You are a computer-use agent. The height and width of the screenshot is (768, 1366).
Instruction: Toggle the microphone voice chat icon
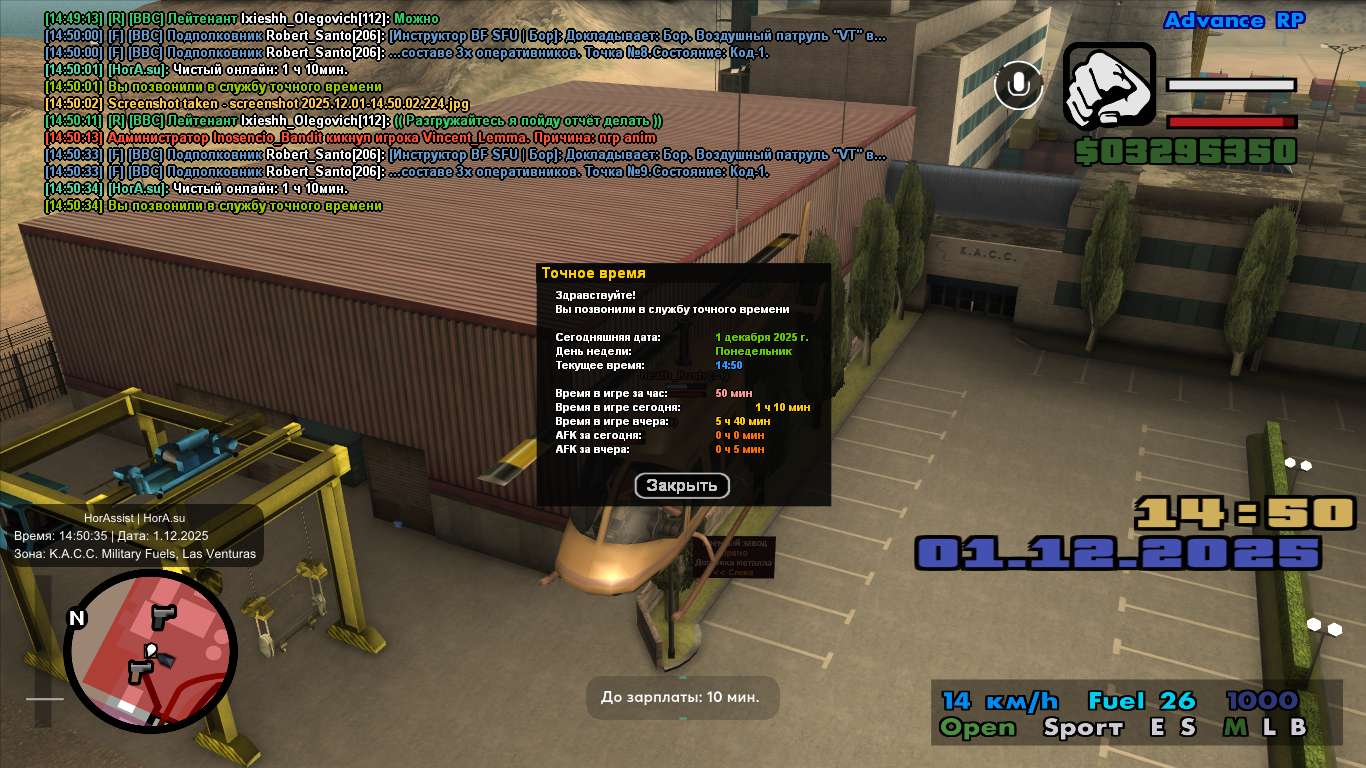[x=1018, y=85]
